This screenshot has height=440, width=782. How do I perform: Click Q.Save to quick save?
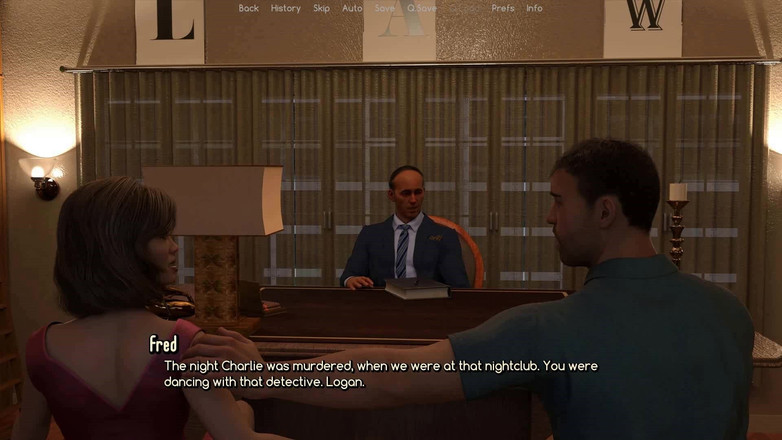(422, 8)
